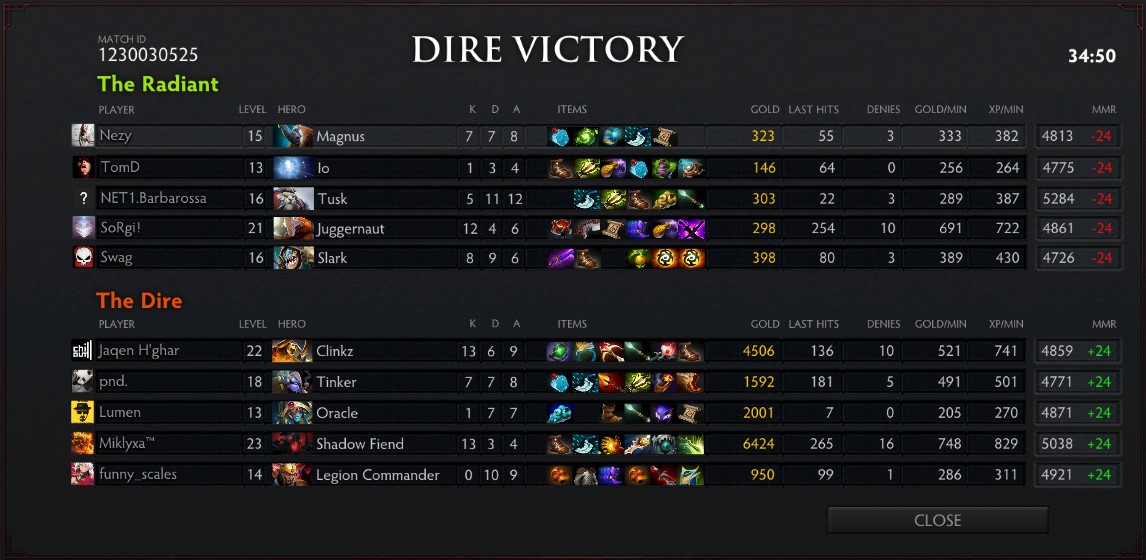Choose player Swag's row
The height and width of the screenshot is (560, 1146).
[x=116, y=258]
